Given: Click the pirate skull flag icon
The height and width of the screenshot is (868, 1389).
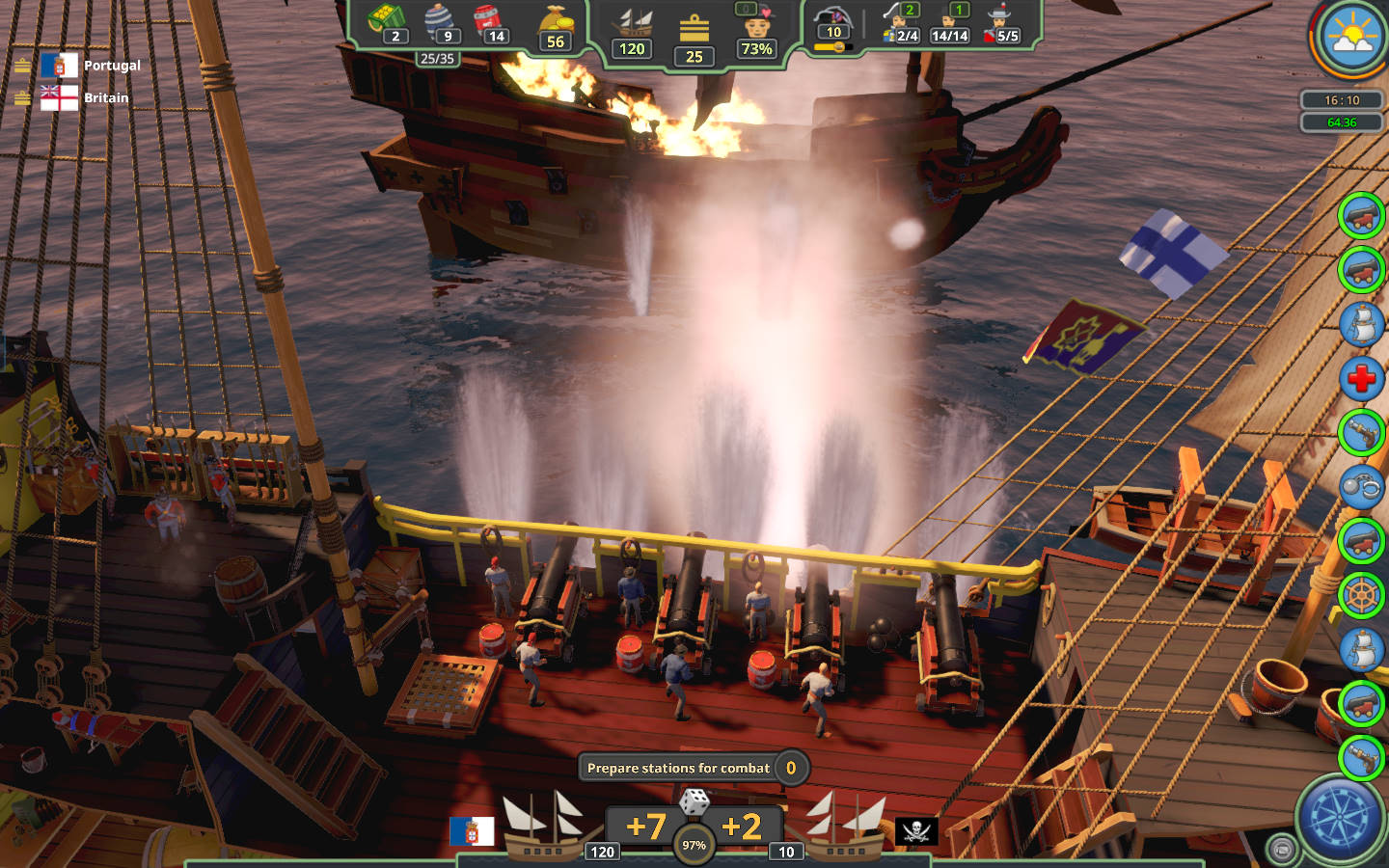Looking at the screenshot, I should pyautogui.click(x=916, y=830).
